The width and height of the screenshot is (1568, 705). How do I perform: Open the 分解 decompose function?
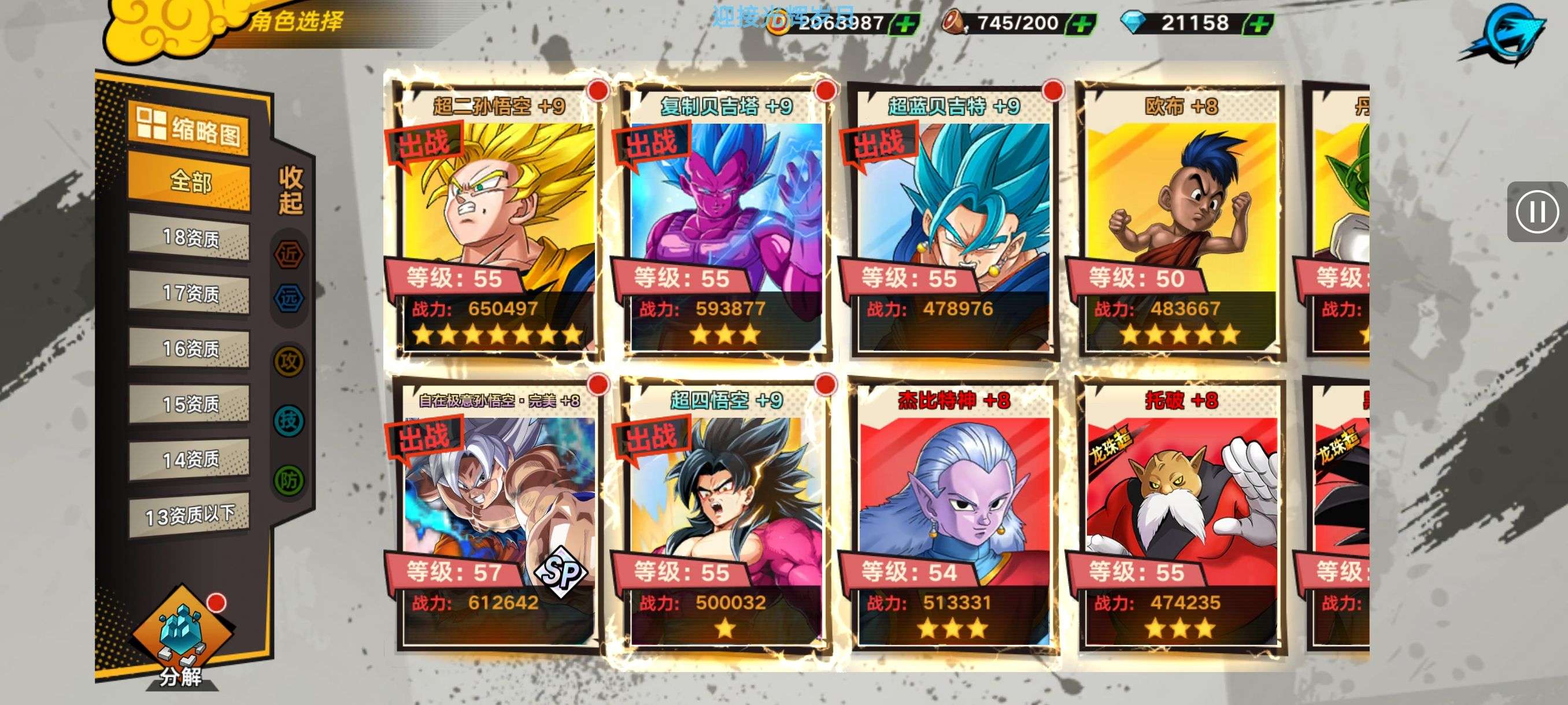point(182,639)
